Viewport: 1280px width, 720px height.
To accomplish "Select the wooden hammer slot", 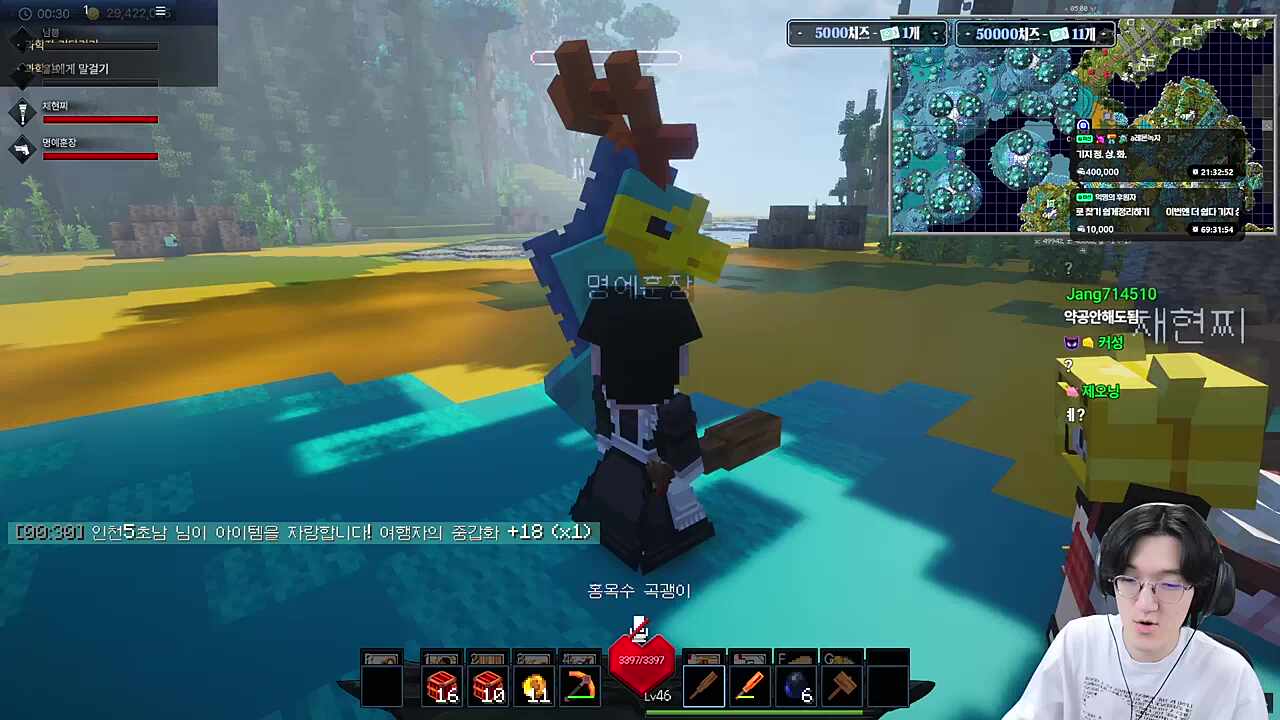I will 843,687.
